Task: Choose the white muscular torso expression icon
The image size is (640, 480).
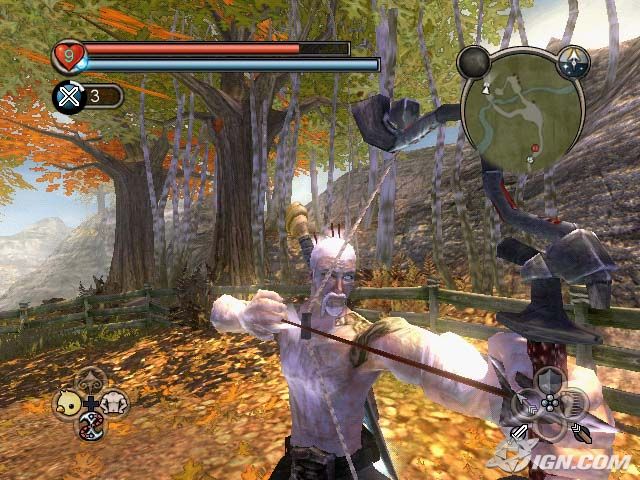Action: pos(114,401)
